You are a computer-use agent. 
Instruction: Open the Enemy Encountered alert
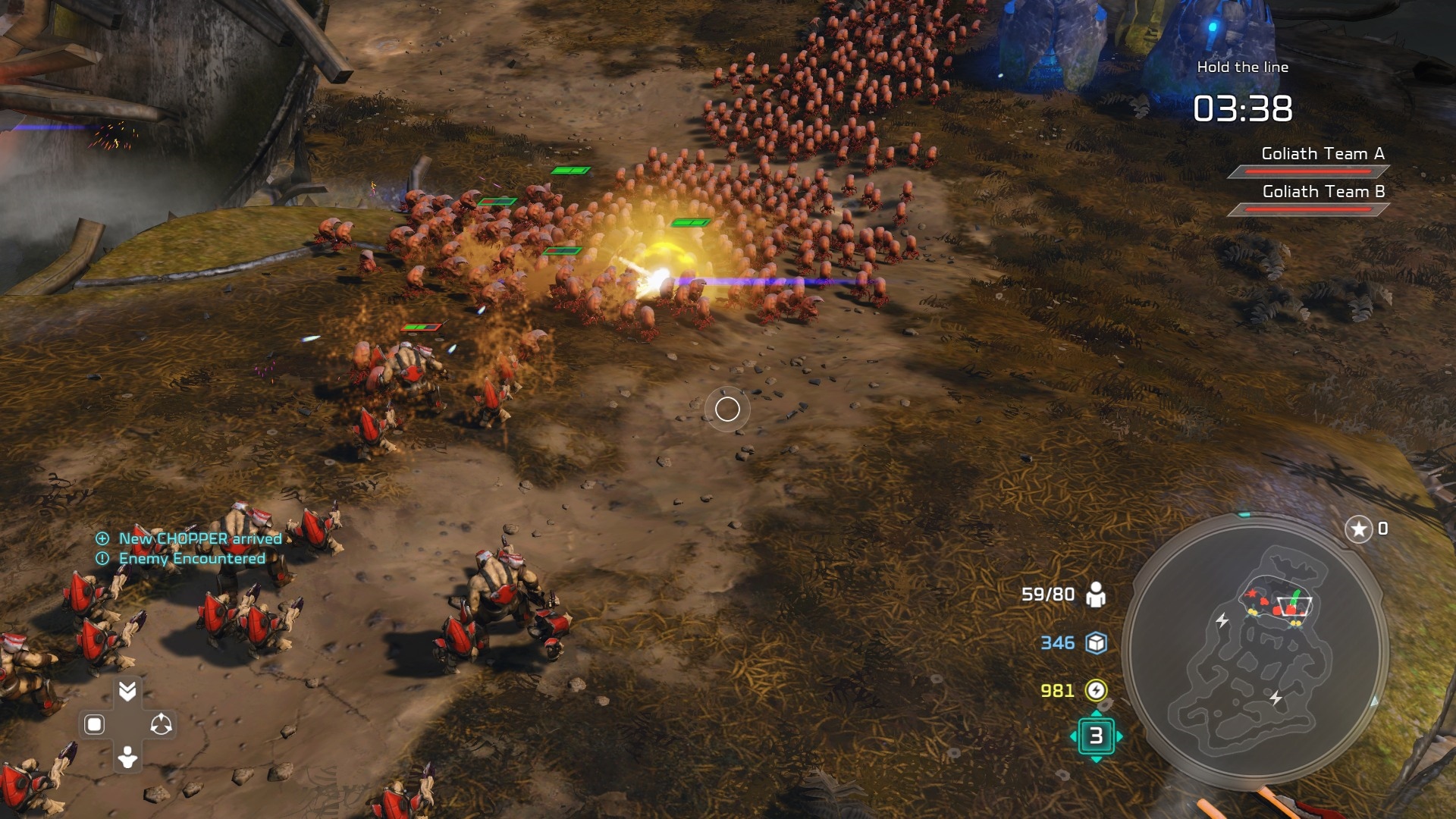191,558
